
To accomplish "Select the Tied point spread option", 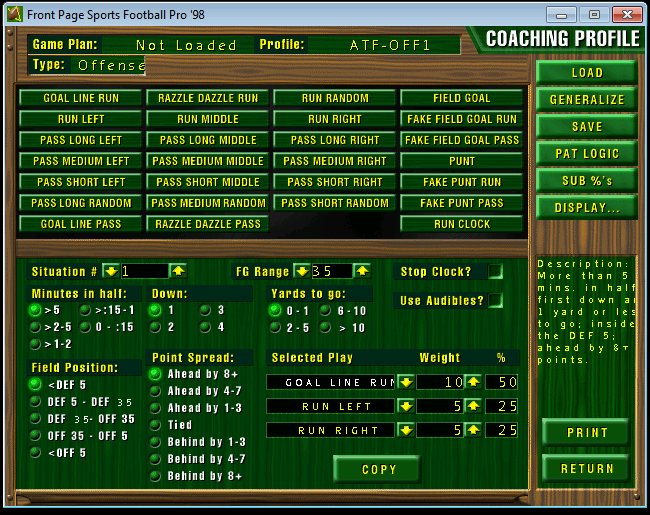I will 156,424.
